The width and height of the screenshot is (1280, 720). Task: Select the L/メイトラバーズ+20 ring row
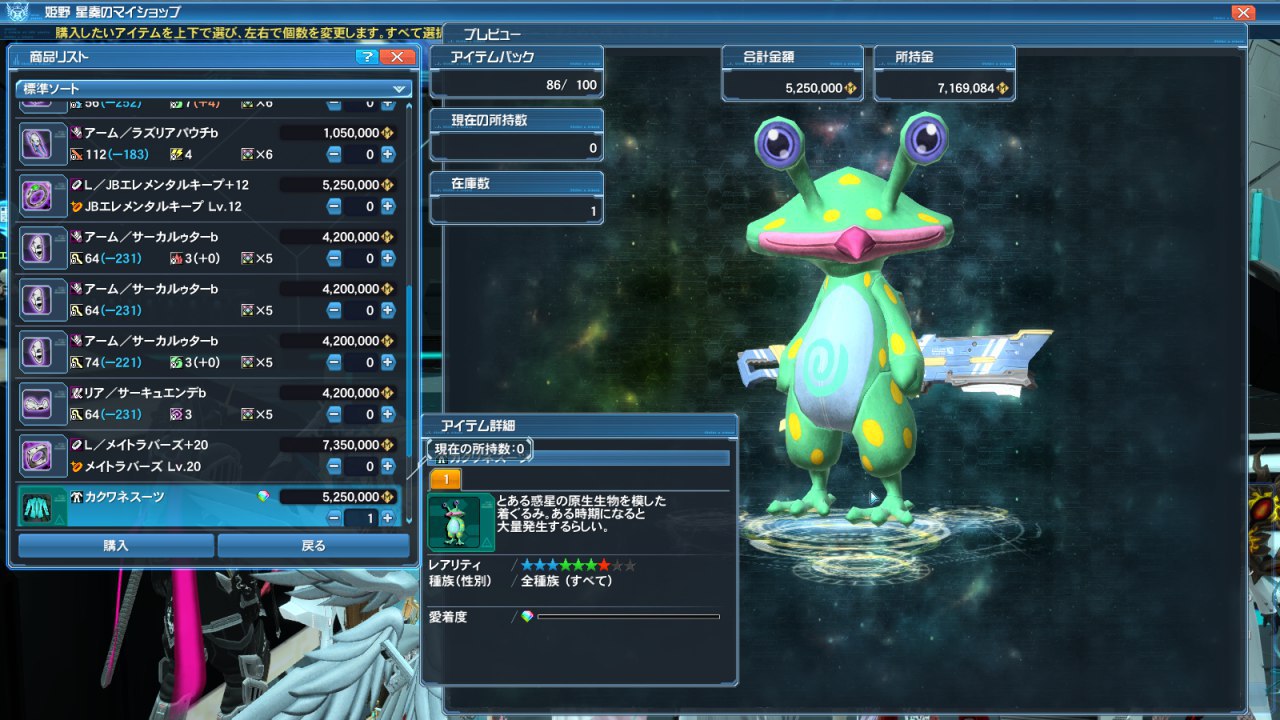[x=170, y=445]
